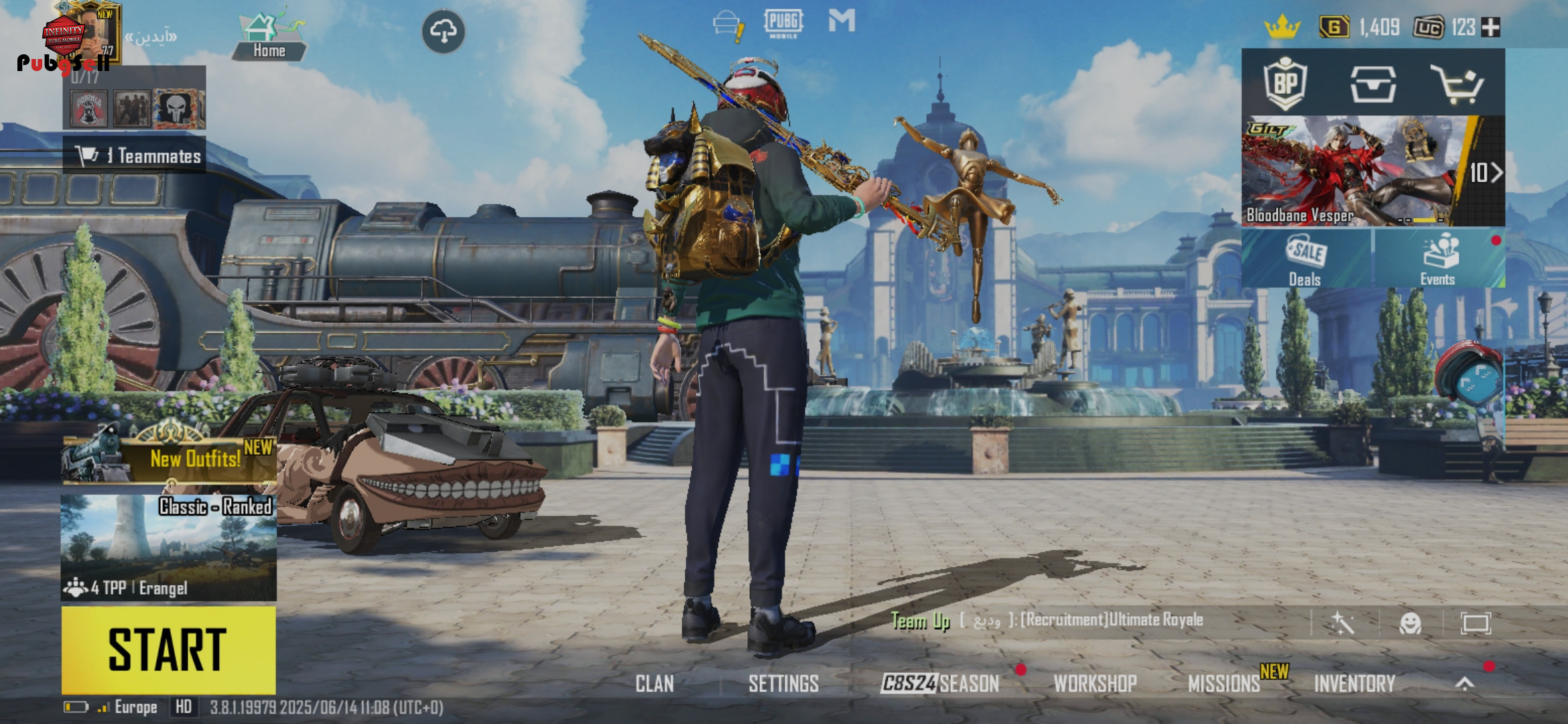The width and height of the screenshot is (1568, 724).
Task: Go to the Home button
Action: point(269,39)
